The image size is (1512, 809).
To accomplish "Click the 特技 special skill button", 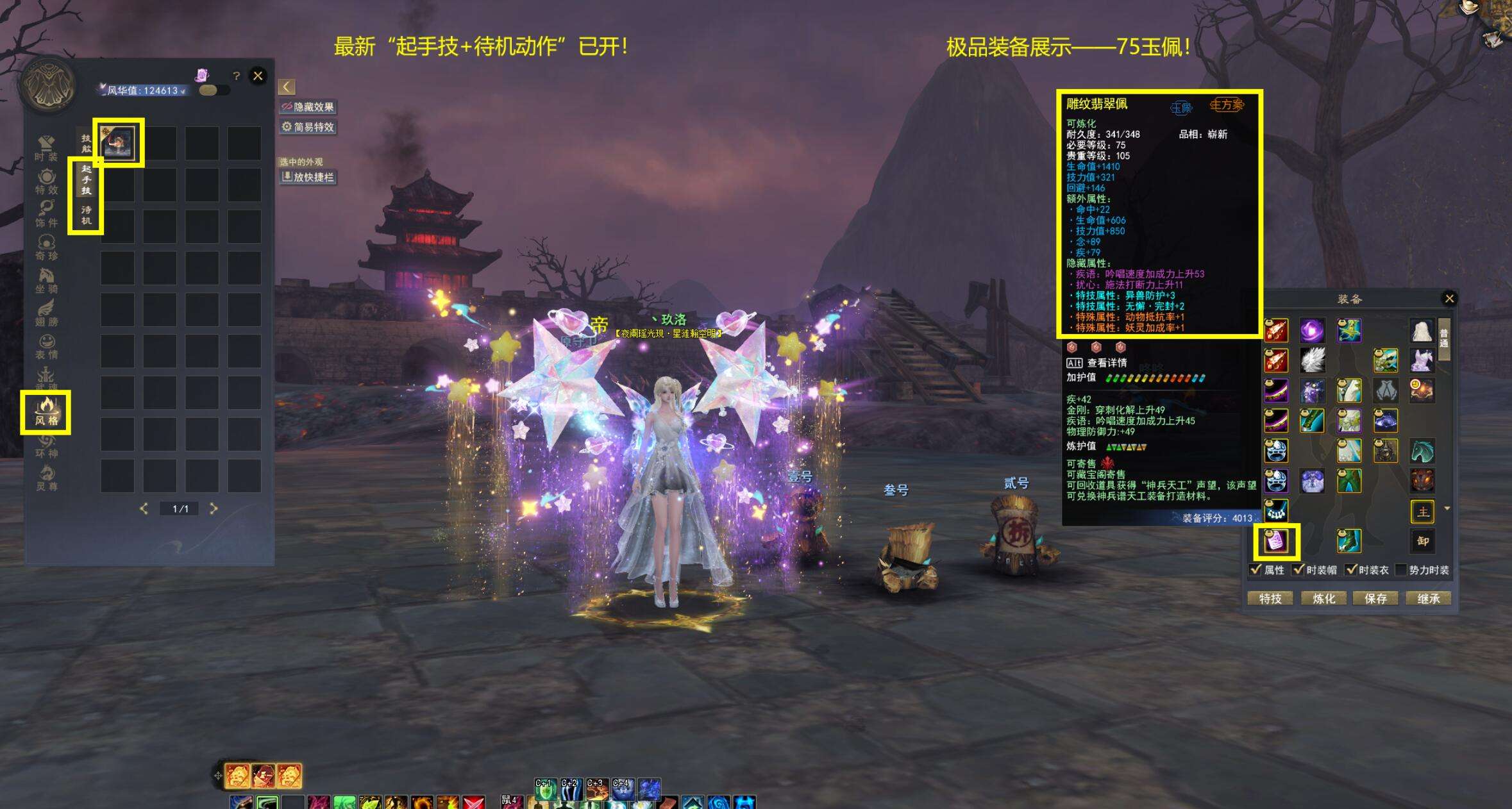I will click(1270, 598).
